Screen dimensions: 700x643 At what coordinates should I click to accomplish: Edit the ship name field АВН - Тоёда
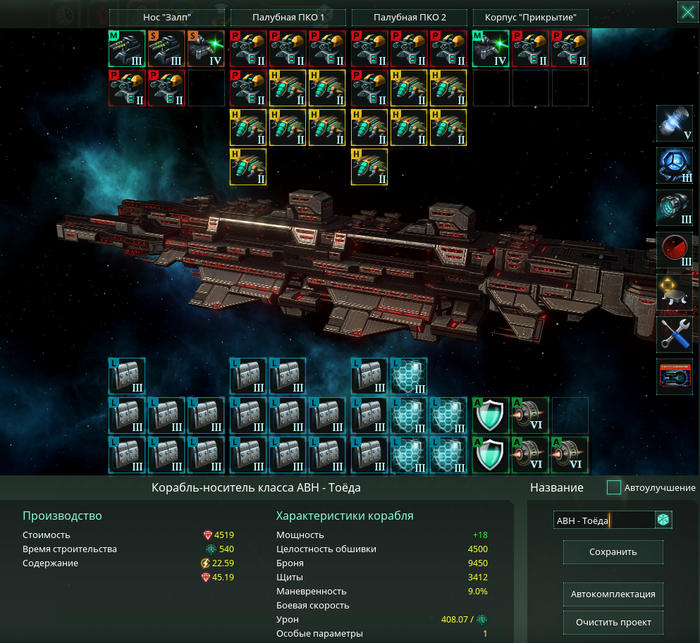[x=602, y=520]
